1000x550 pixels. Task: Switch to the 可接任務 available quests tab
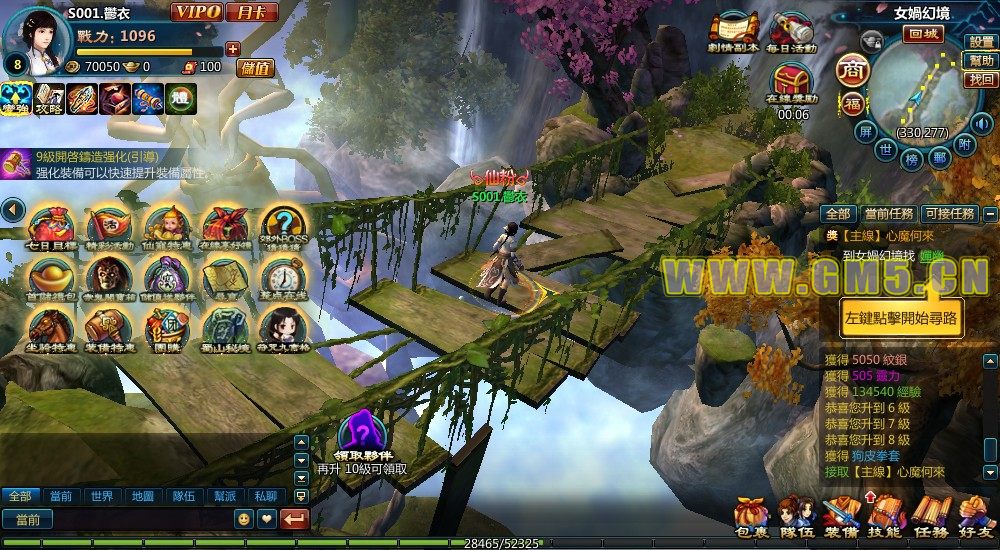949,214
